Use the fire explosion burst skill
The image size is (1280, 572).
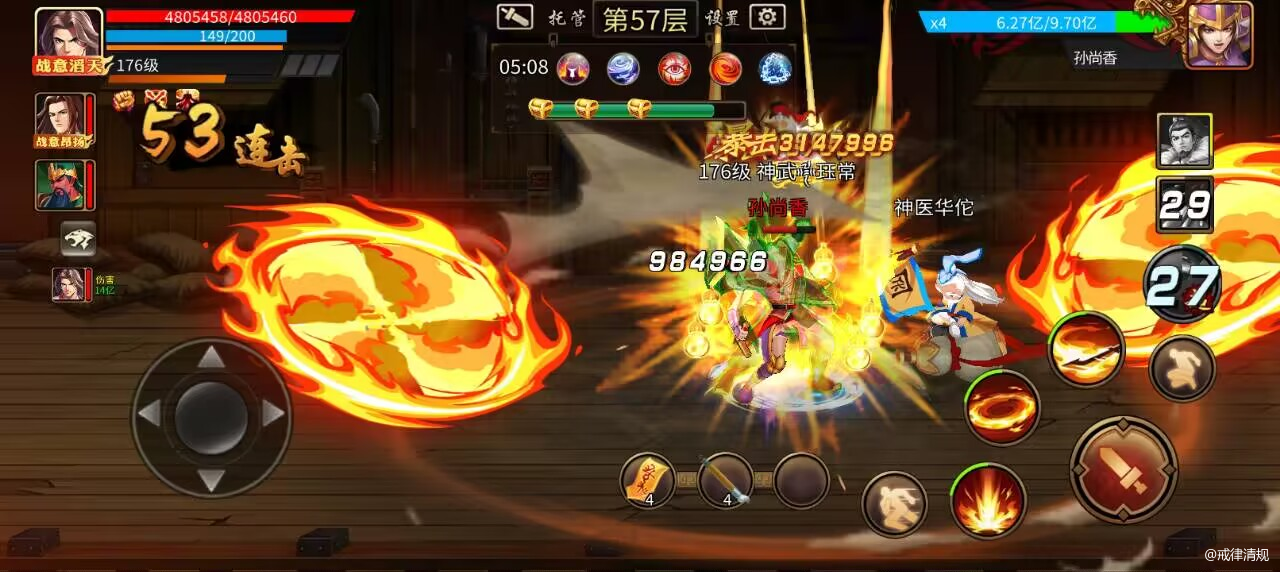(988, 500)
